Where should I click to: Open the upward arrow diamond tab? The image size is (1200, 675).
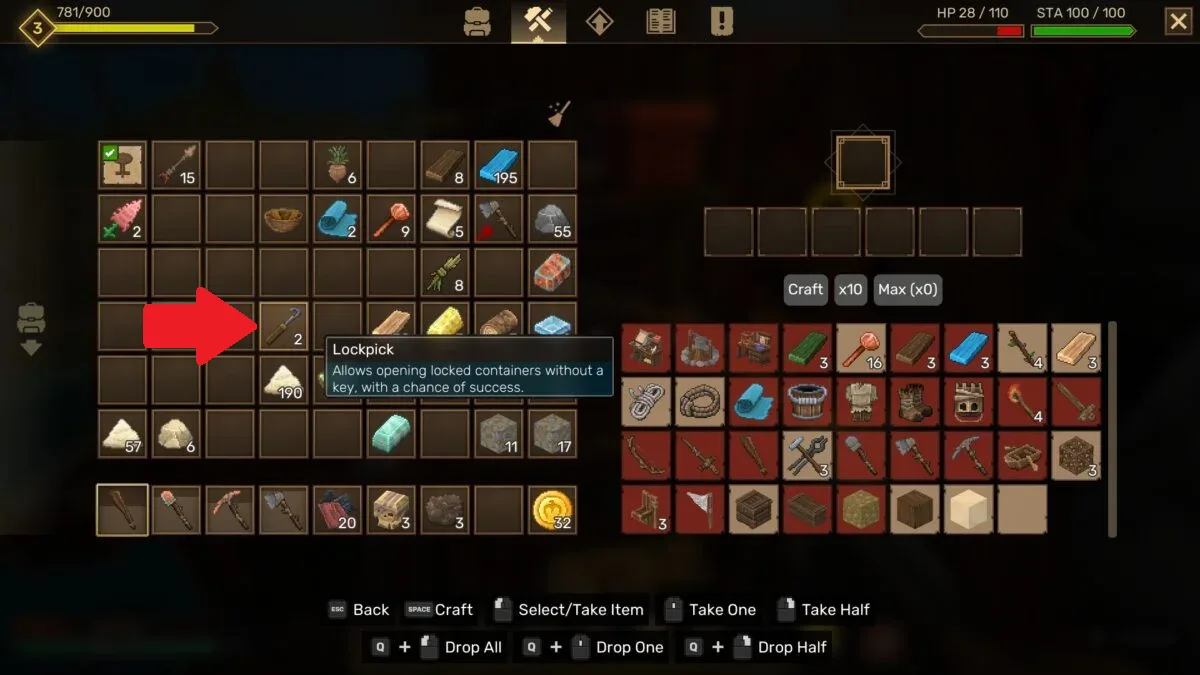coord(599,21)
